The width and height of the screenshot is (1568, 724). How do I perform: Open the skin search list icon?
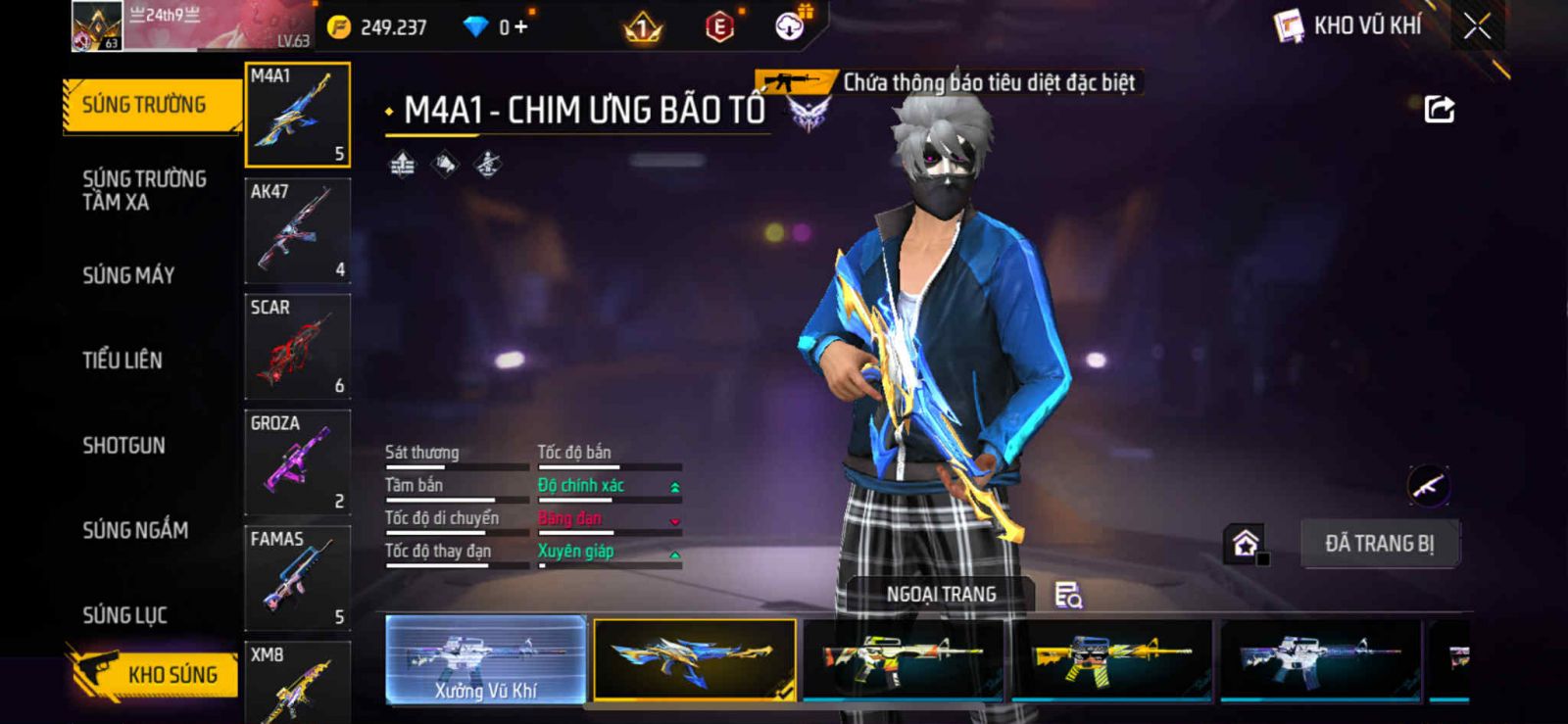1067,595
